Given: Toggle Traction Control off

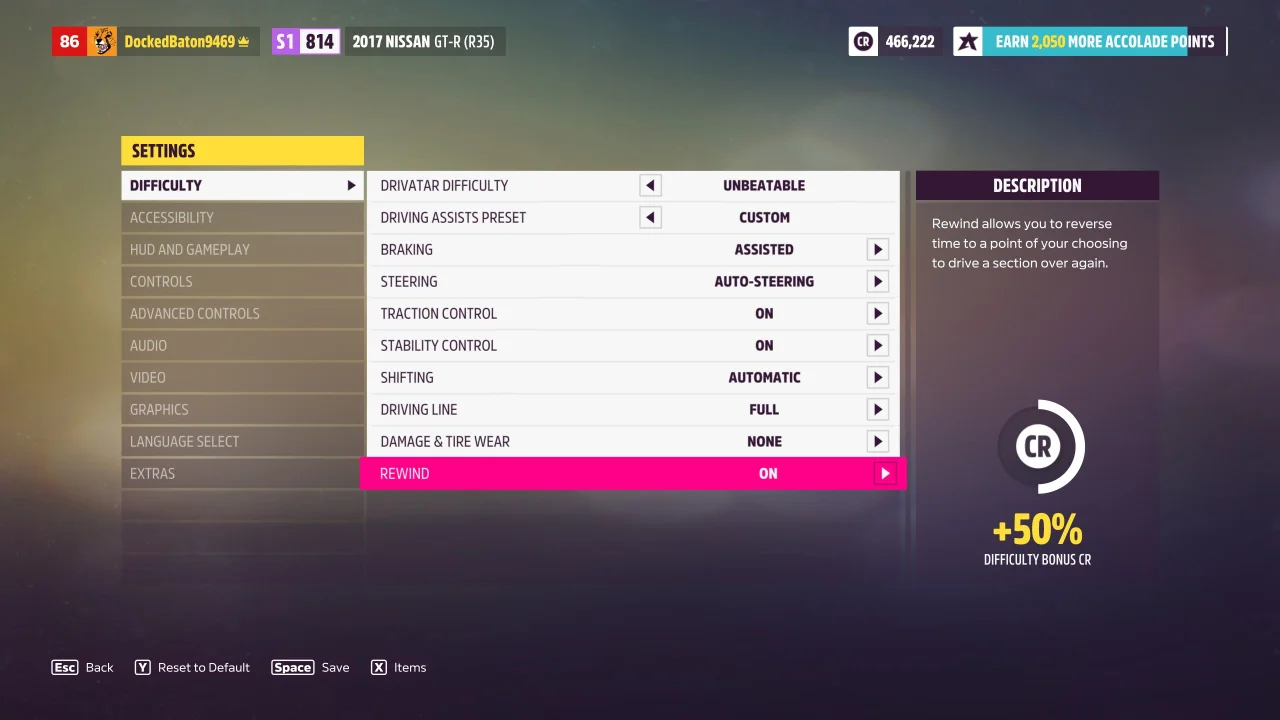Looking at the screenshot, I should coord(877,313).
